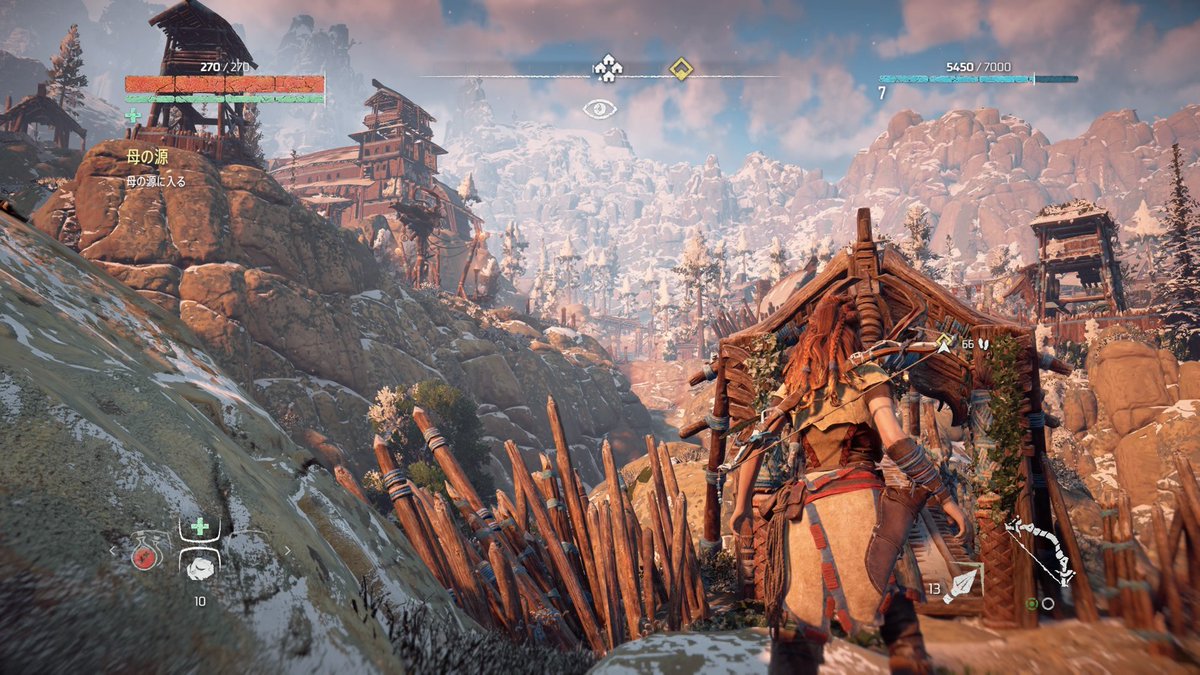Toggle the eye stealth visibility indicator
Screen dimensions: 1200x675
click(600, 108)
